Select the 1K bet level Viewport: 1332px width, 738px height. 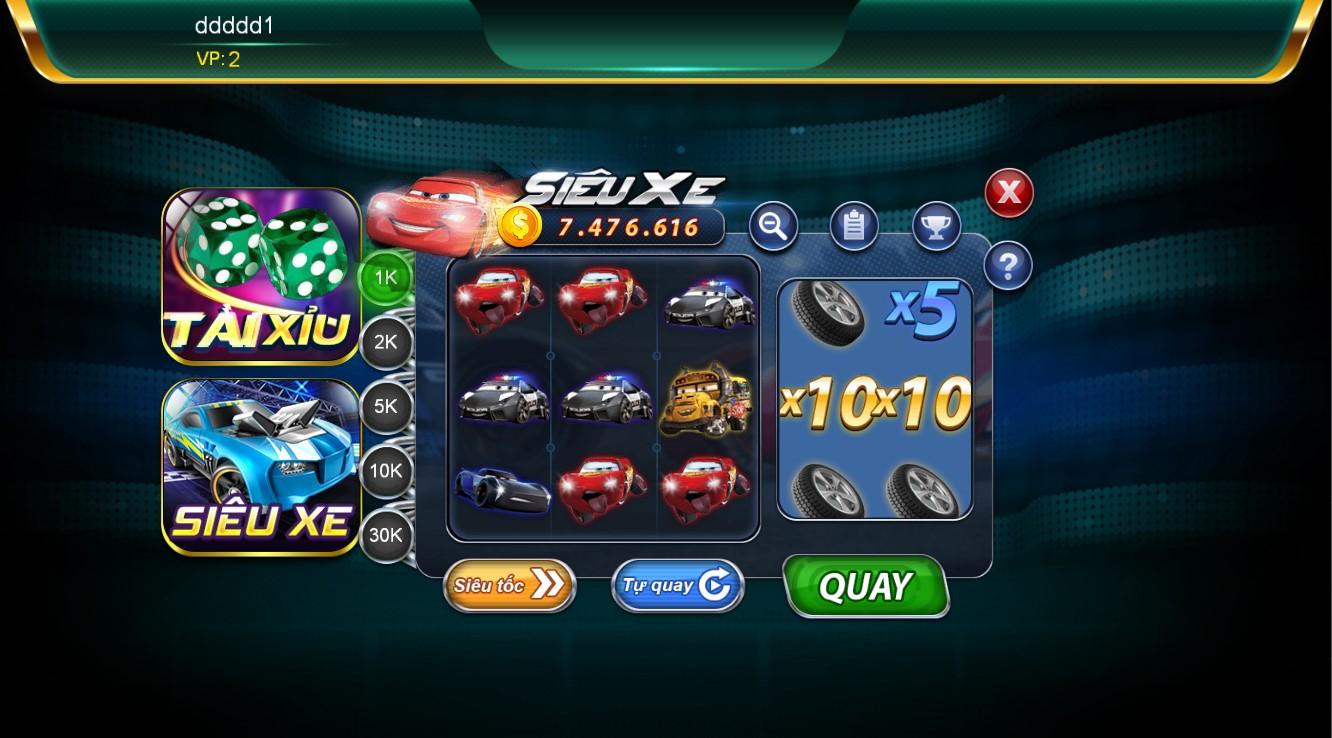point(385,278)
